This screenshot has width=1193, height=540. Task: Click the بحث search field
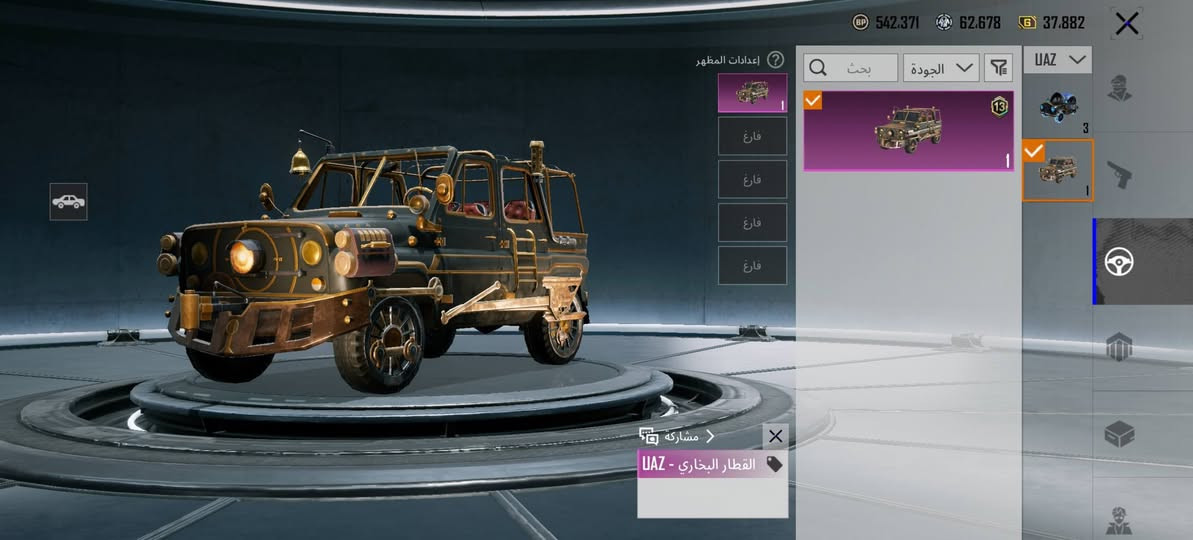pos(850,68)
